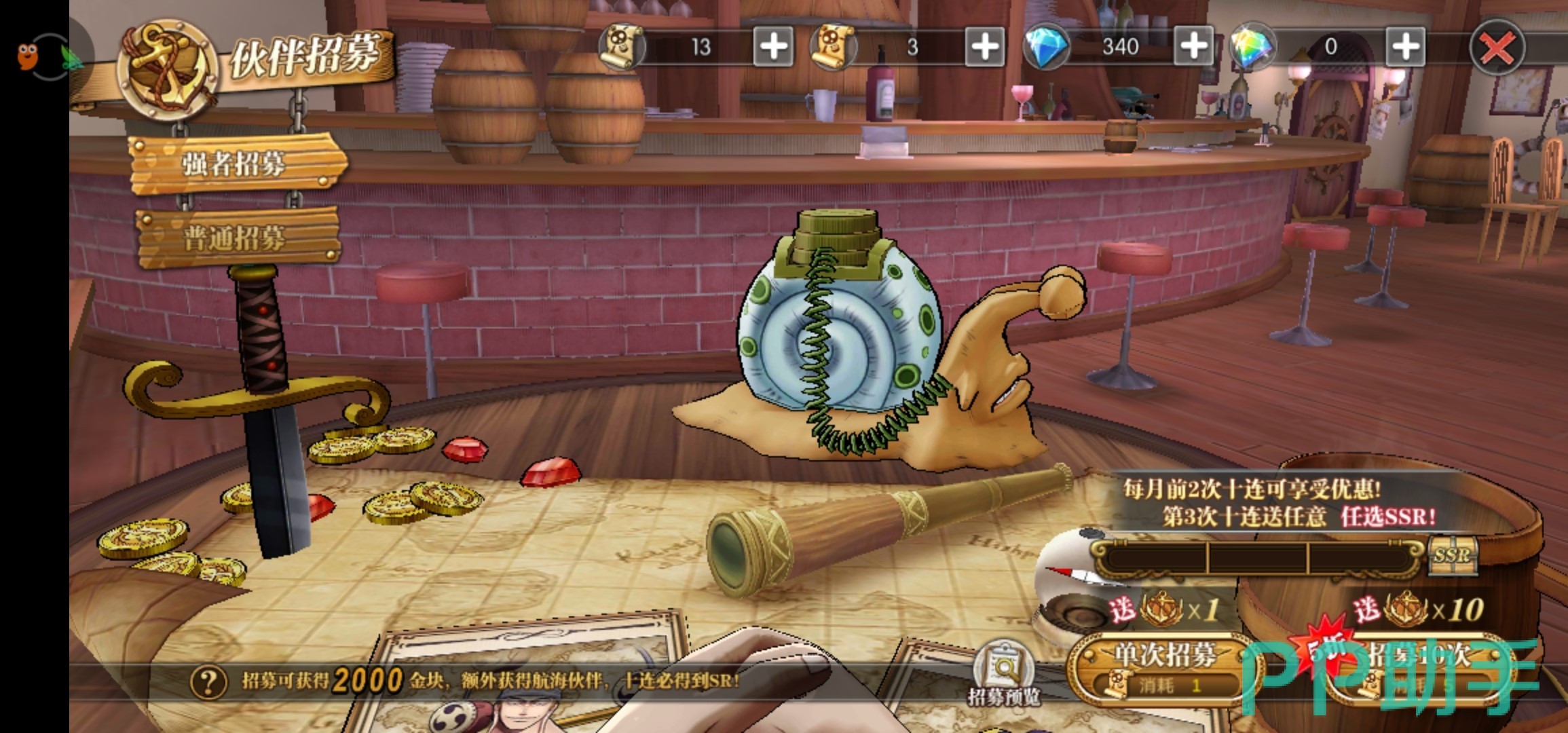Recruit ten times at the discounted price
The width and height of the screenshot is (1568, 733).
[1419, 669]
